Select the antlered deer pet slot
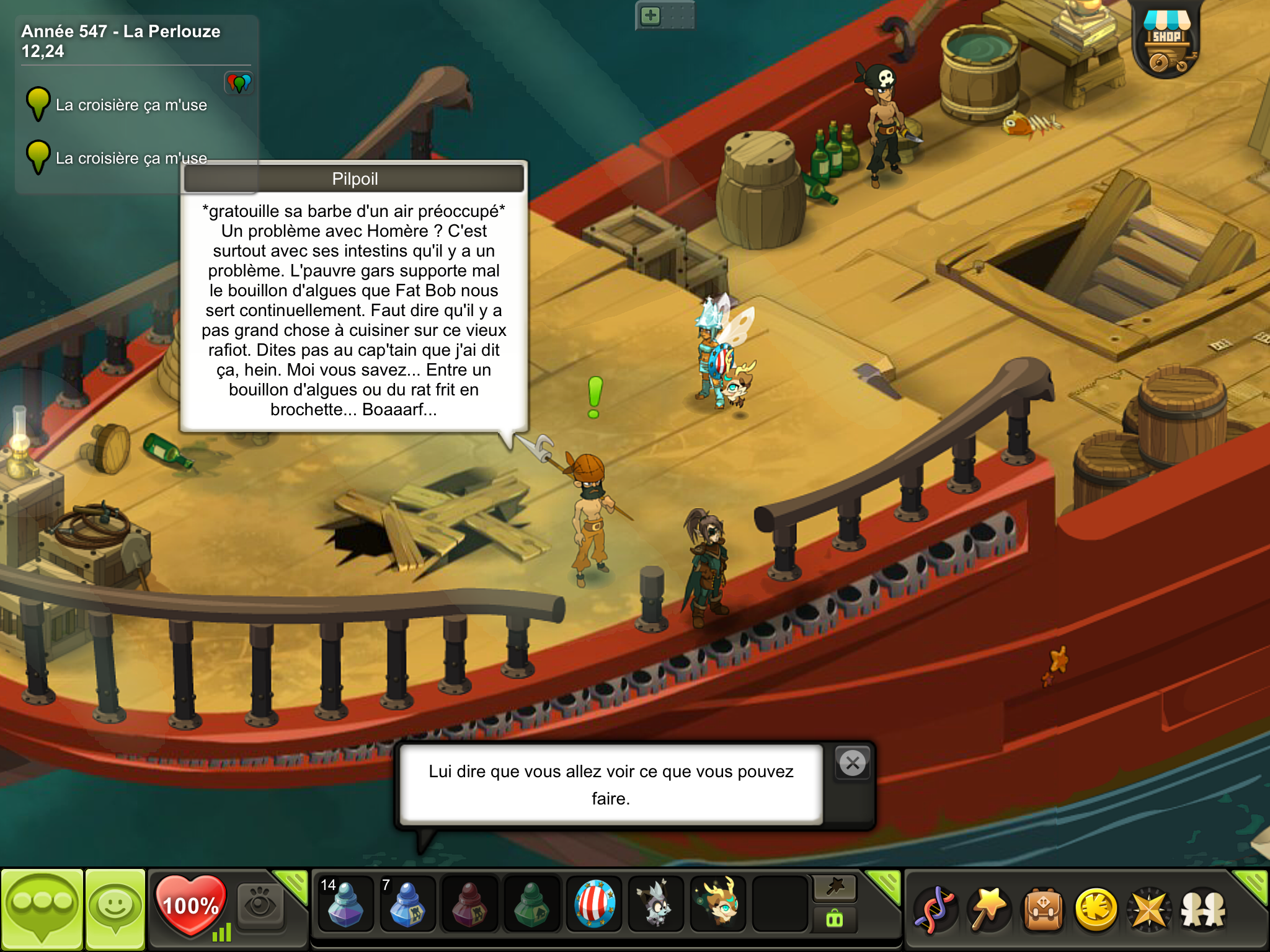The image size is (1270, 952). pos(719,904)
